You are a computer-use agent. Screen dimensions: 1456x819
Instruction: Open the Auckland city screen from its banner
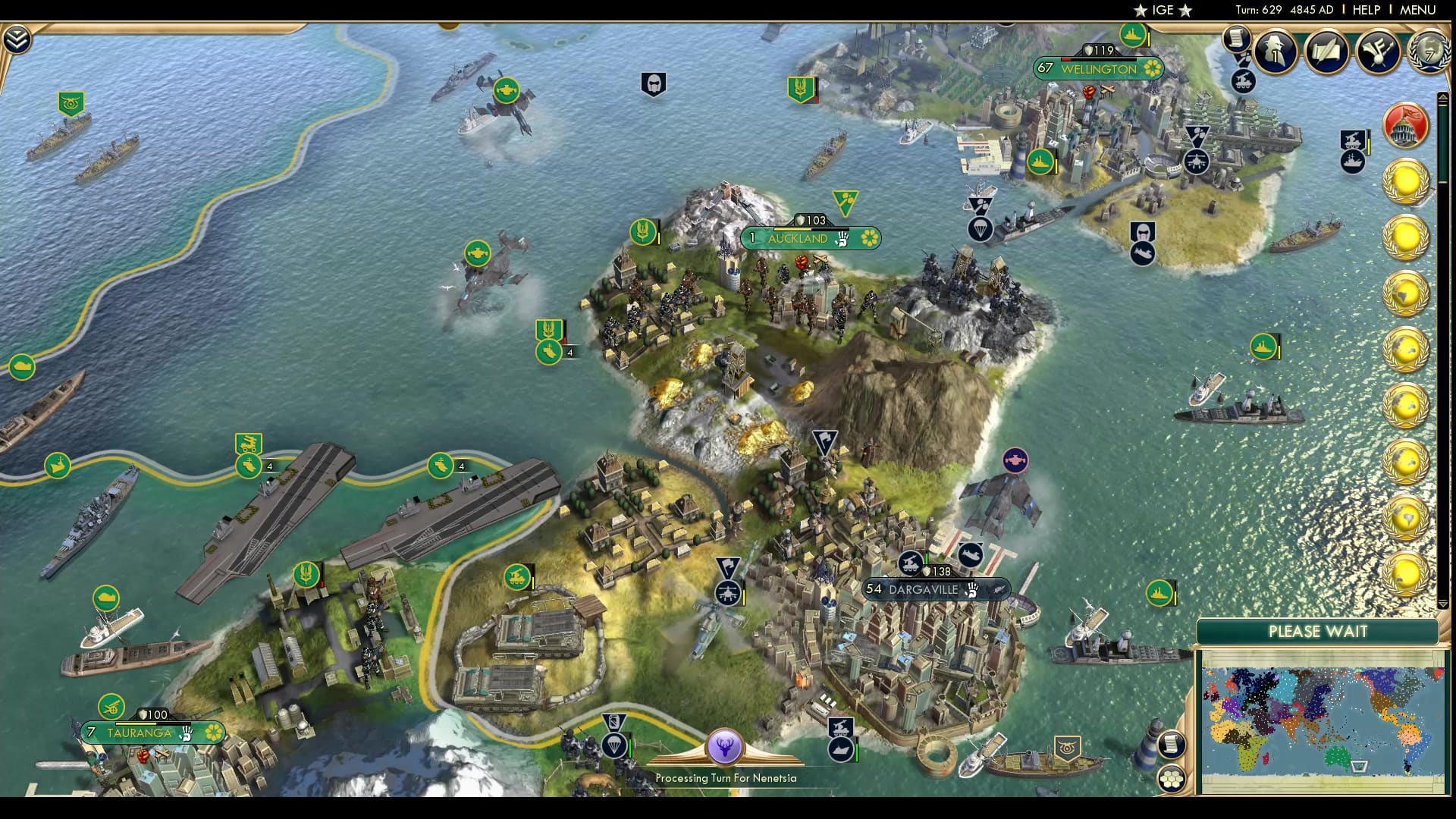point(800,238)
